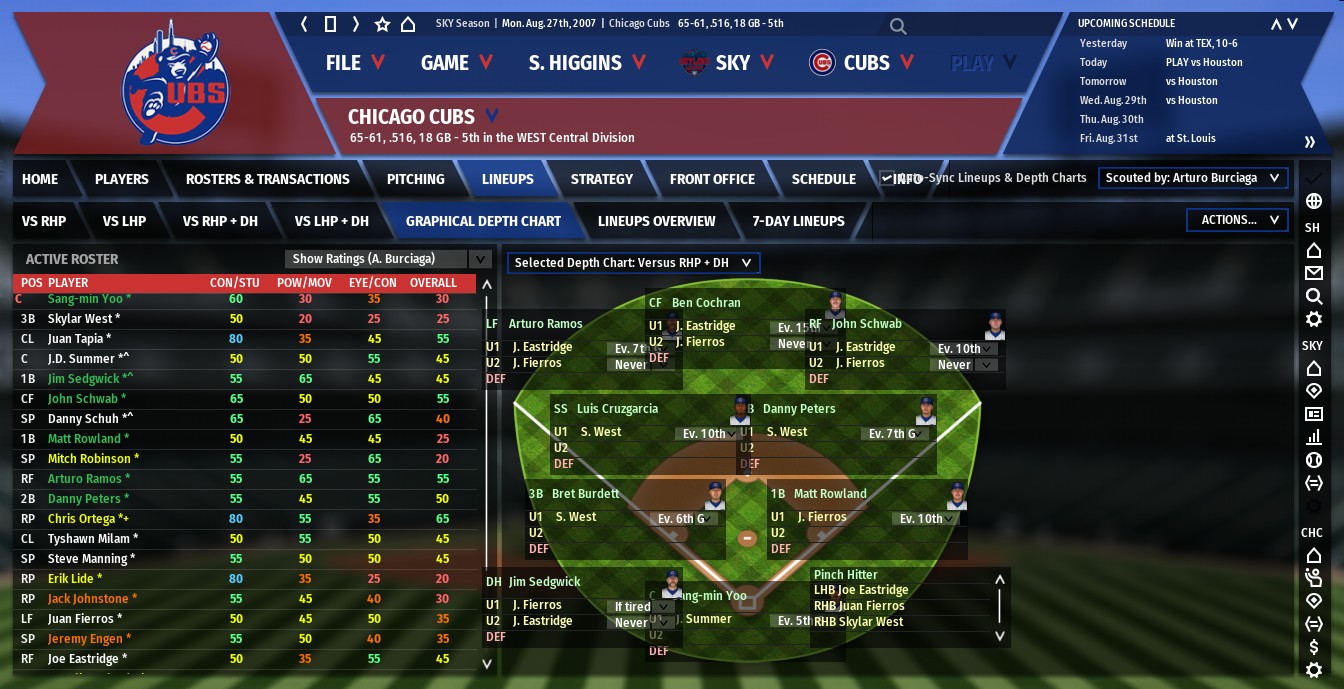Screen dimensions: 1344x689
Task: Open the Scouted by Arturo Burciaga dropdown
Action: coord(1192,178)
